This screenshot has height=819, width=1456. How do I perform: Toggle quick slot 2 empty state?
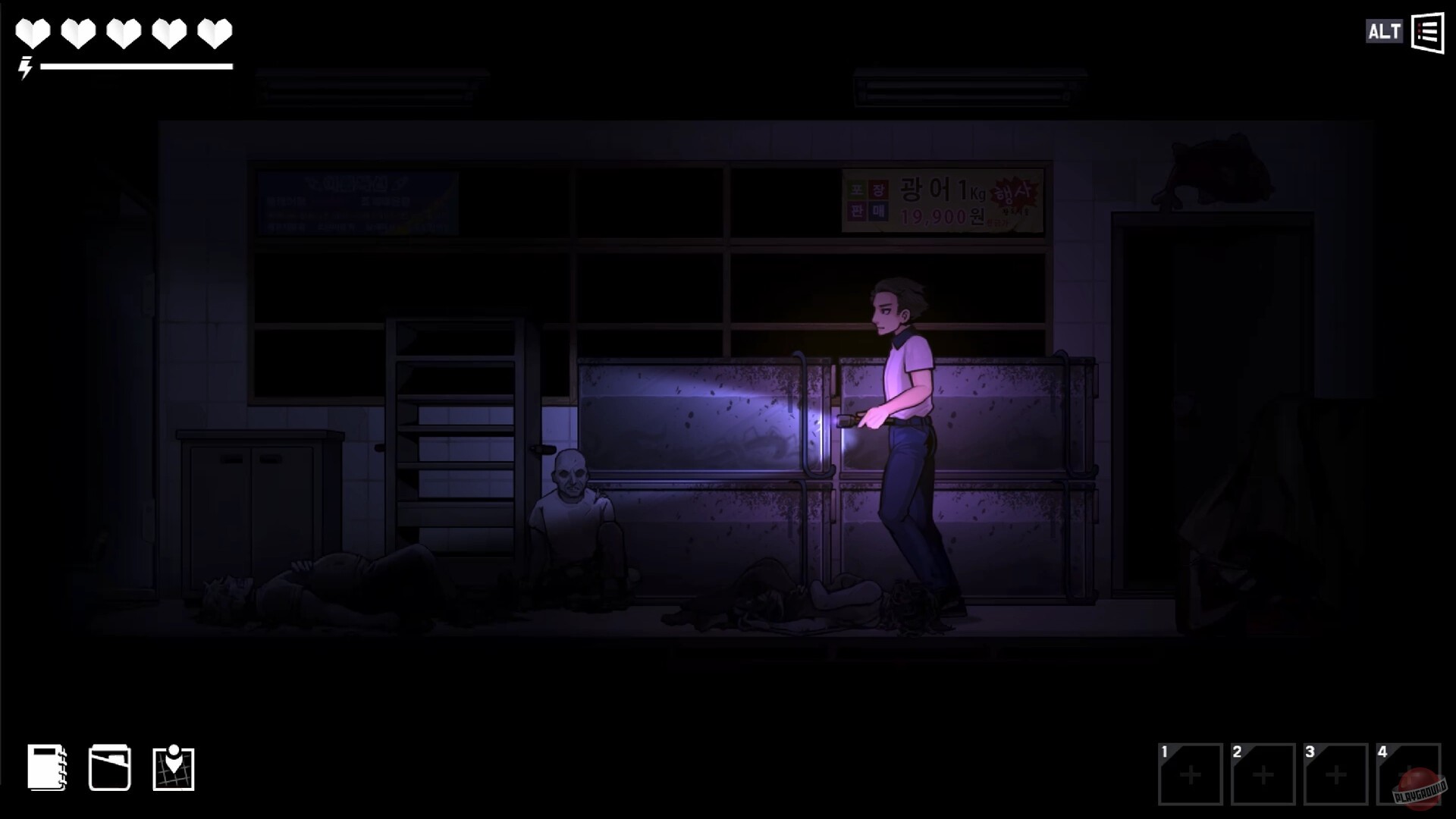click(1261, 775)
